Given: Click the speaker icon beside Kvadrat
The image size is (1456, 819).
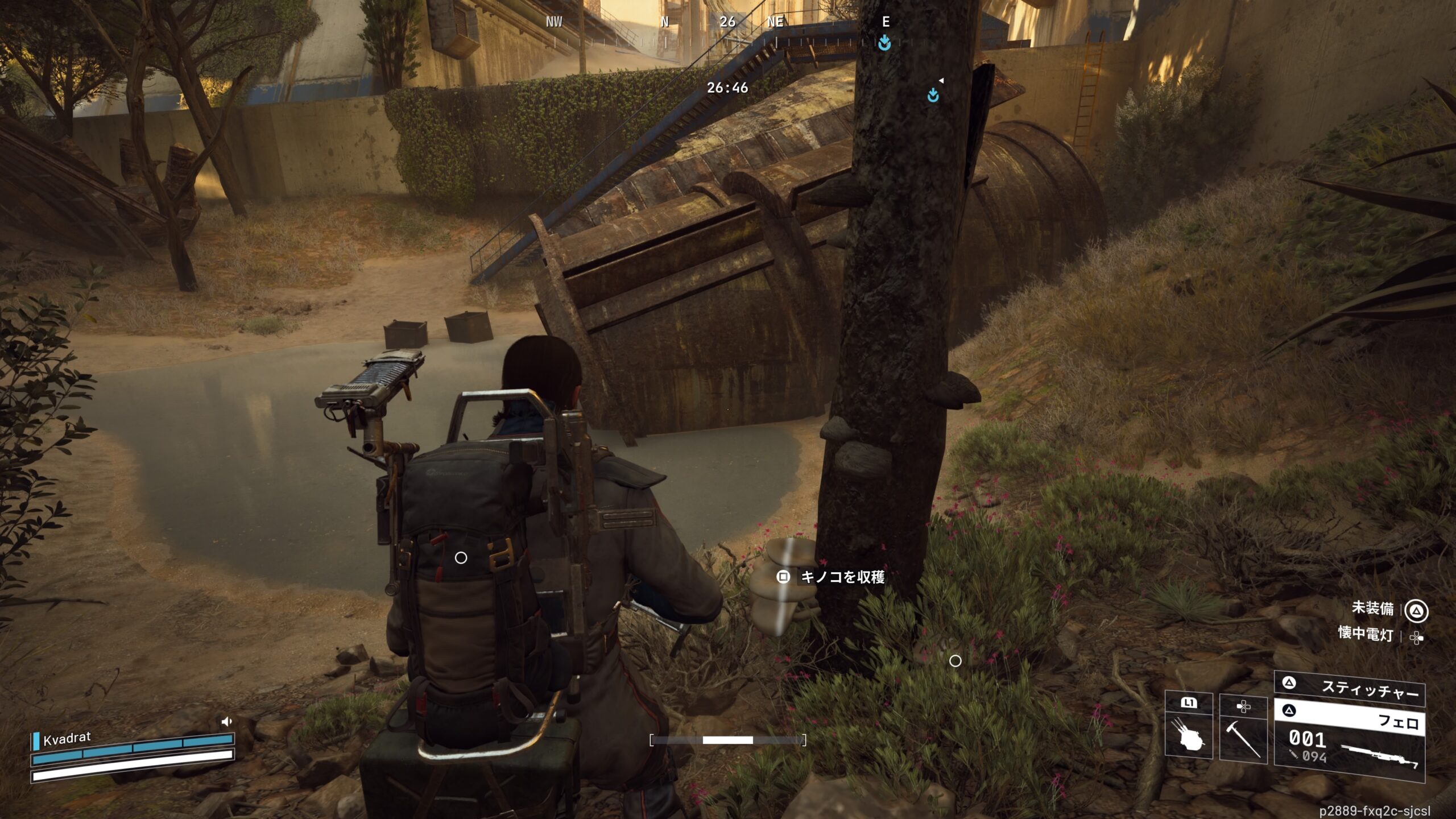Looking at the screenshot, I should tap(226, 722).
